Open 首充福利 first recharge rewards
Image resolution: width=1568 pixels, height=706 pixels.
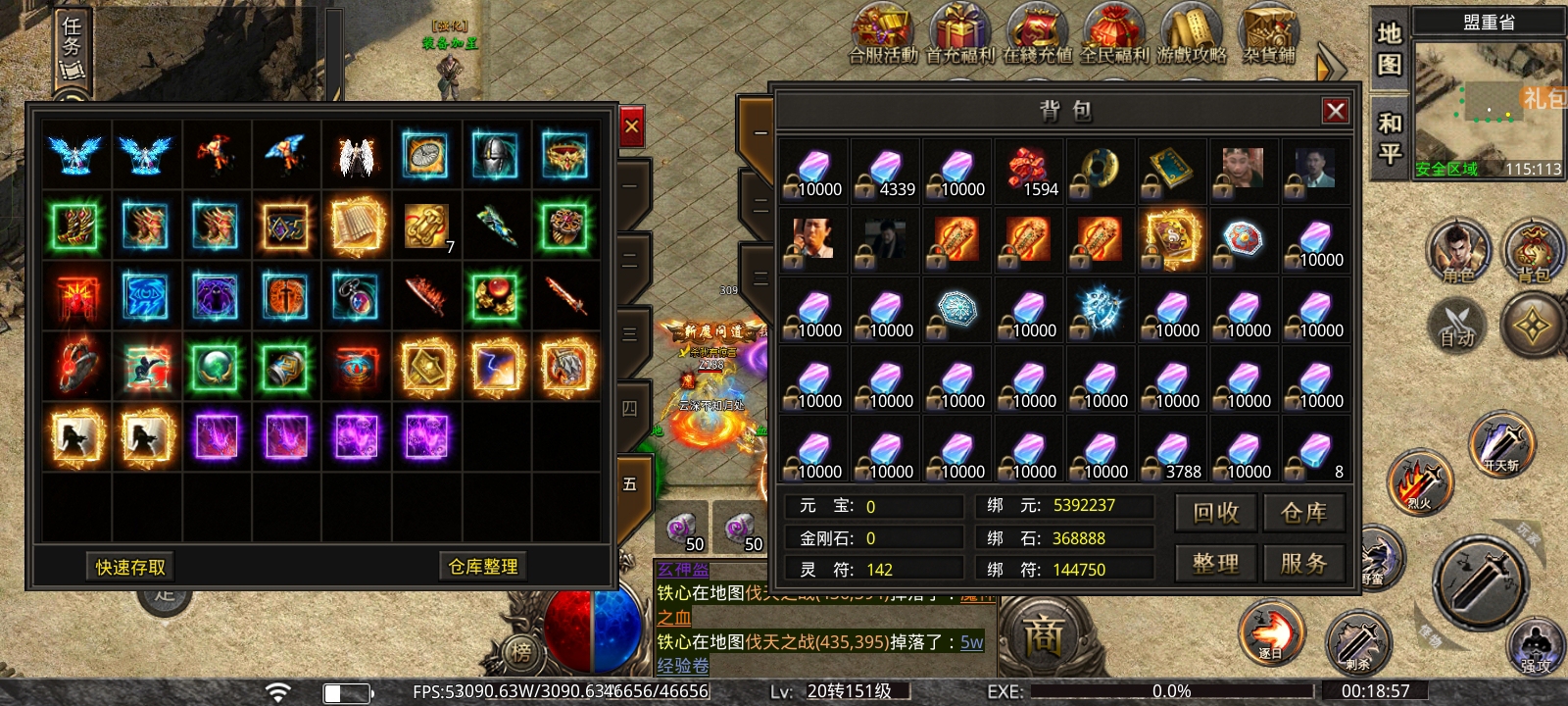click(x=959, y=36)
